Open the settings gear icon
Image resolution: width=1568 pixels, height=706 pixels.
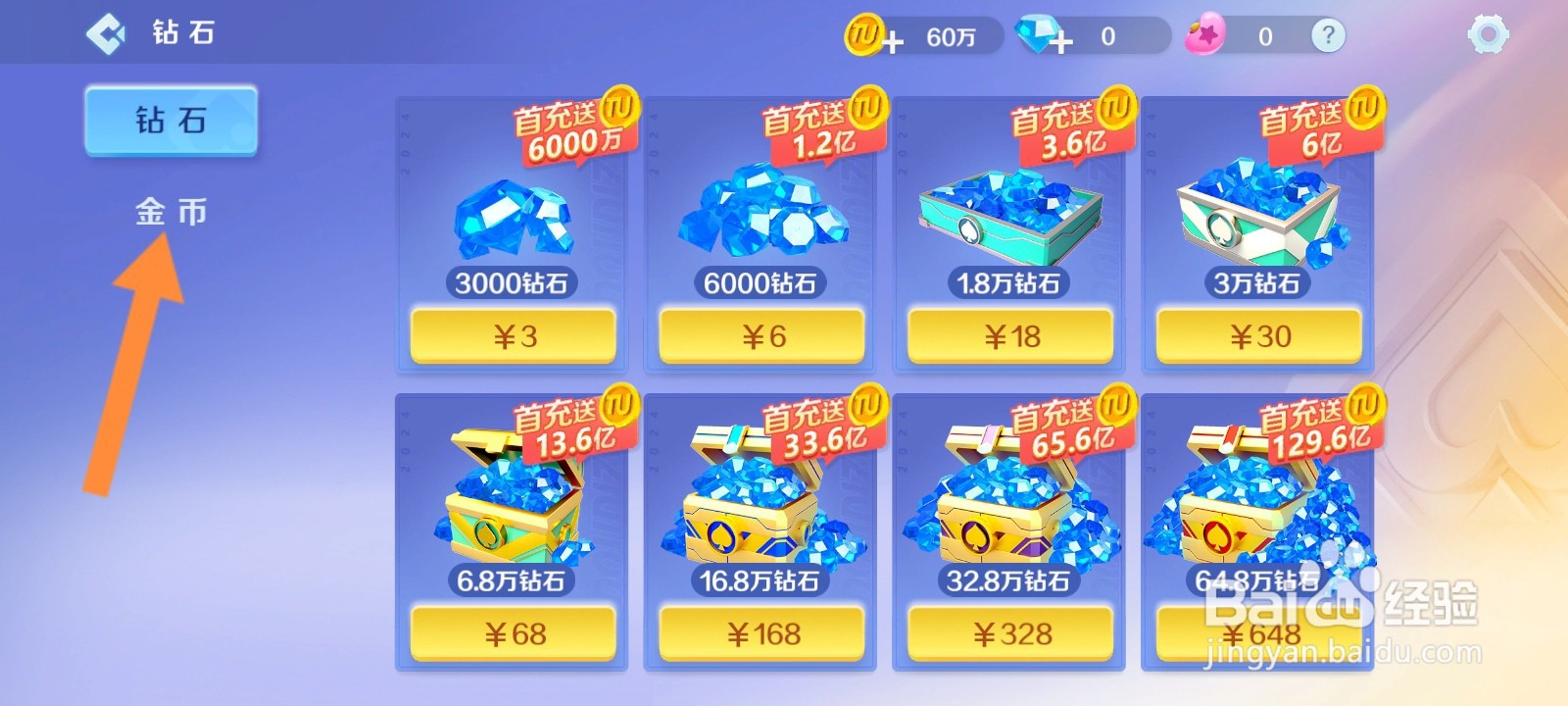point(1488,34)
